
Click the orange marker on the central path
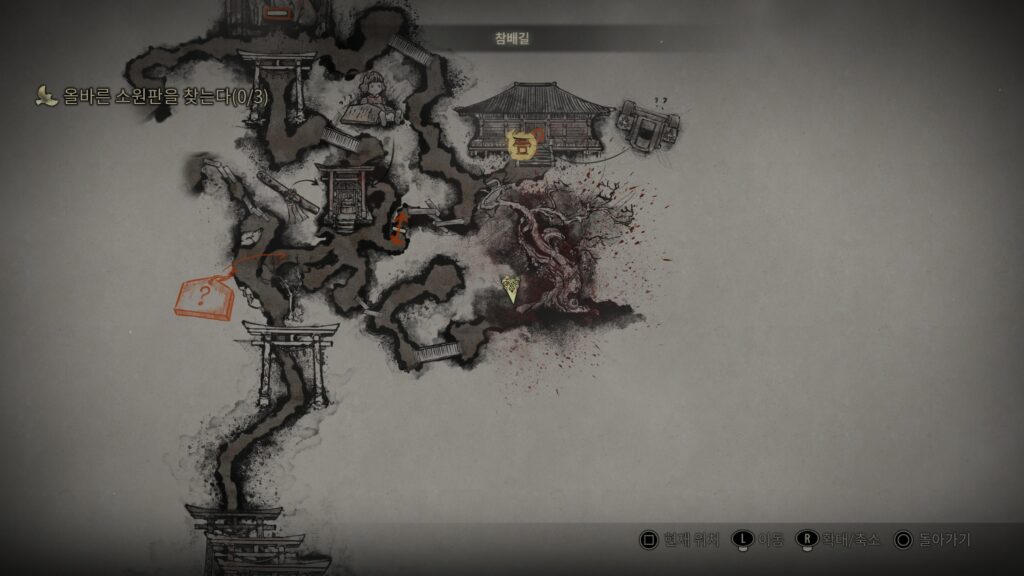(399, 228)
